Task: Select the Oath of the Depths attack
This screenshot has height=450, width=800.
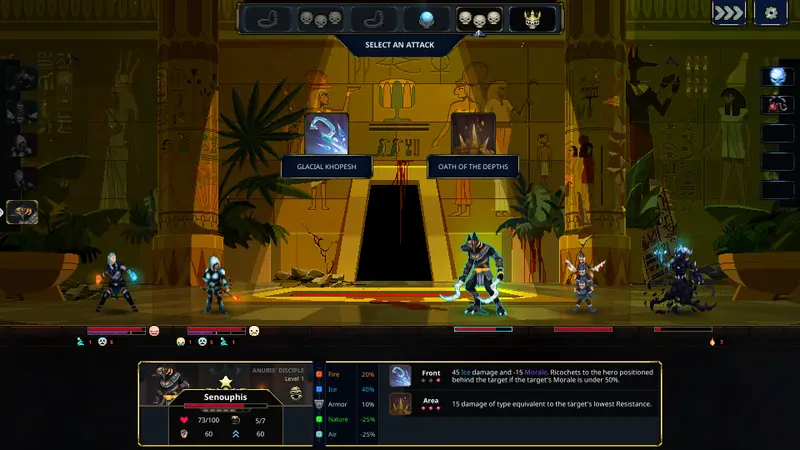Action: pyautogui.click(x=473, y=133)
